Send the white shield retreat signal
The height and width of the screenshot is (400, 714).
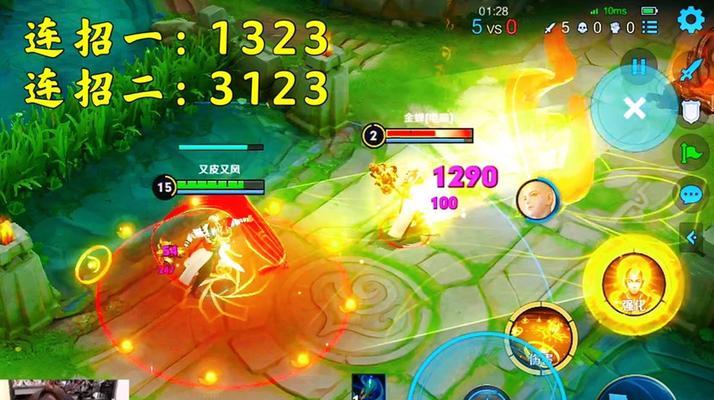point(692,110)
